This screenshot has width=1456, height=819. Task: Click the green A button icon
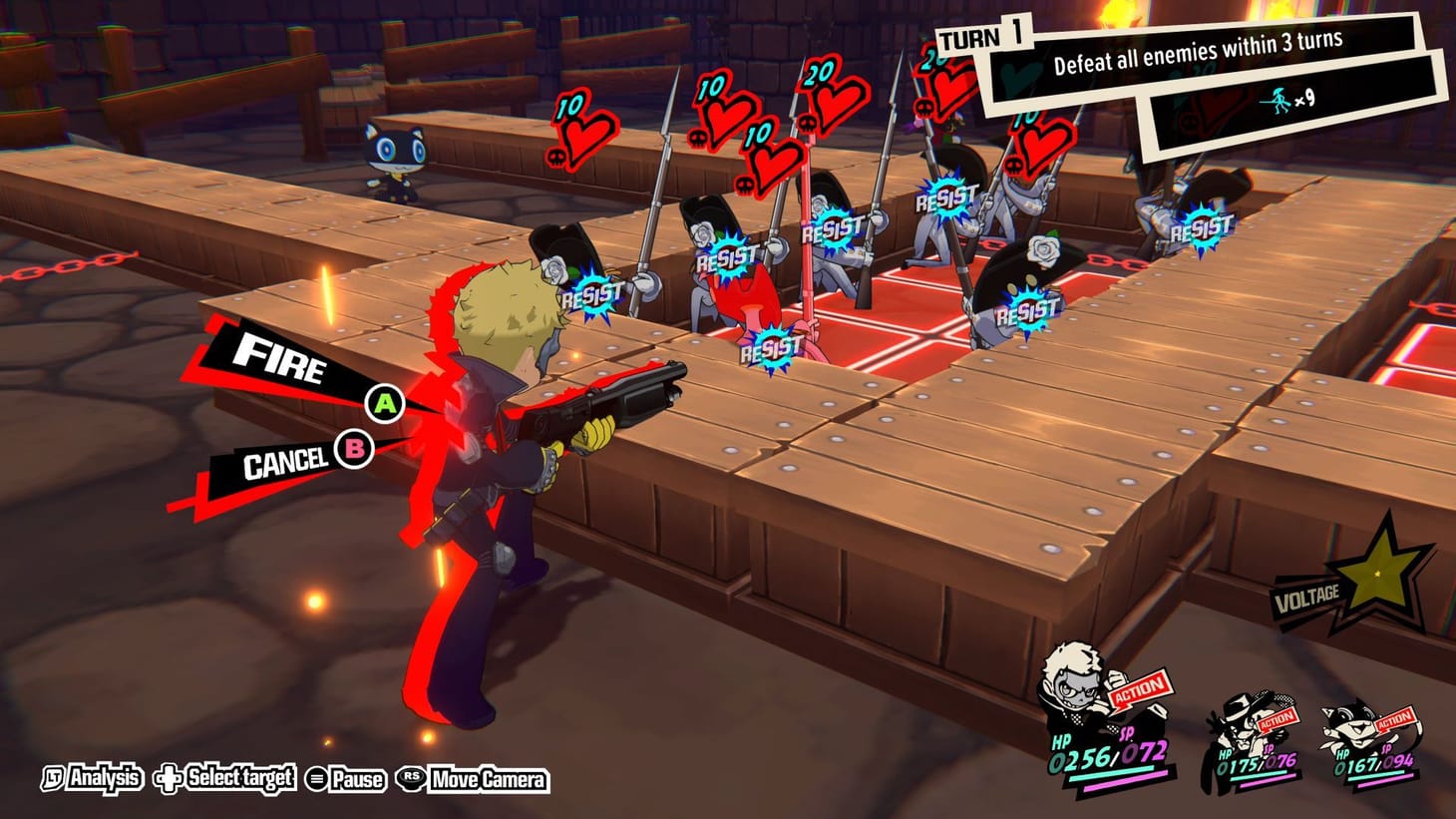[385, 404]
